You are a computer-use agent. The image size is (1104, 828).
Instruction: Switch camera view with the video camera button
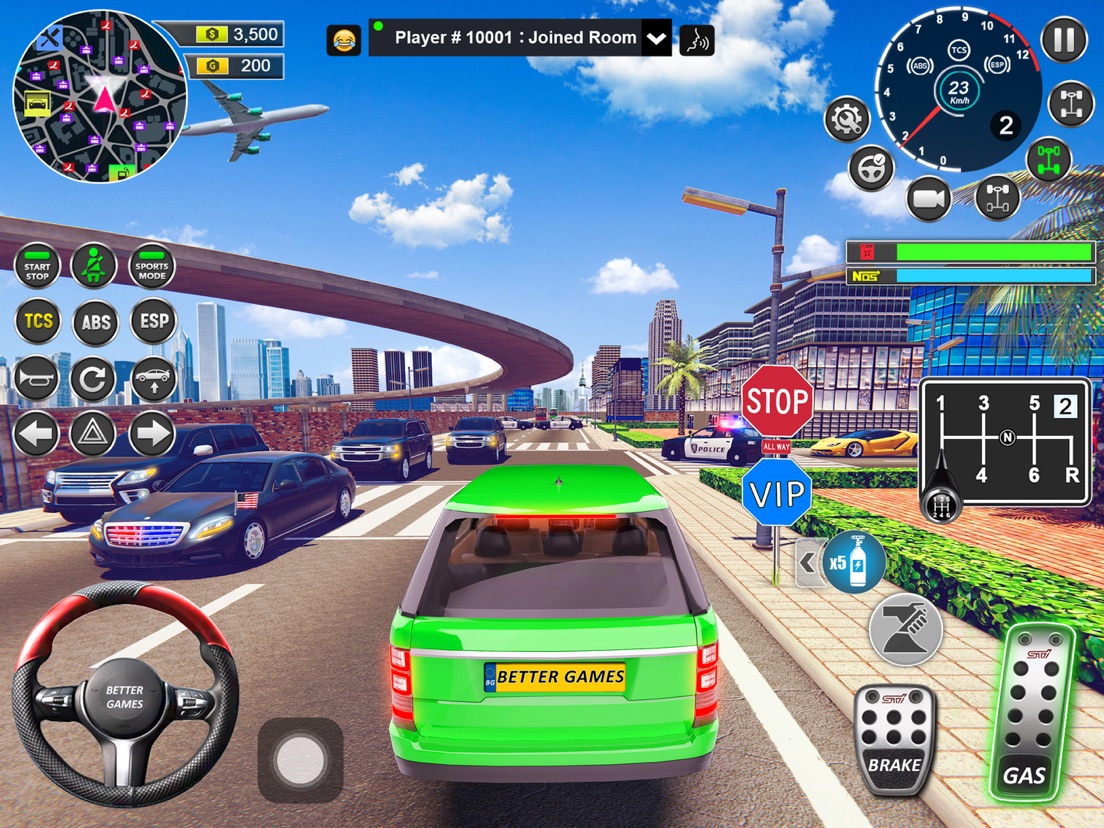click(x=929, y=199)
